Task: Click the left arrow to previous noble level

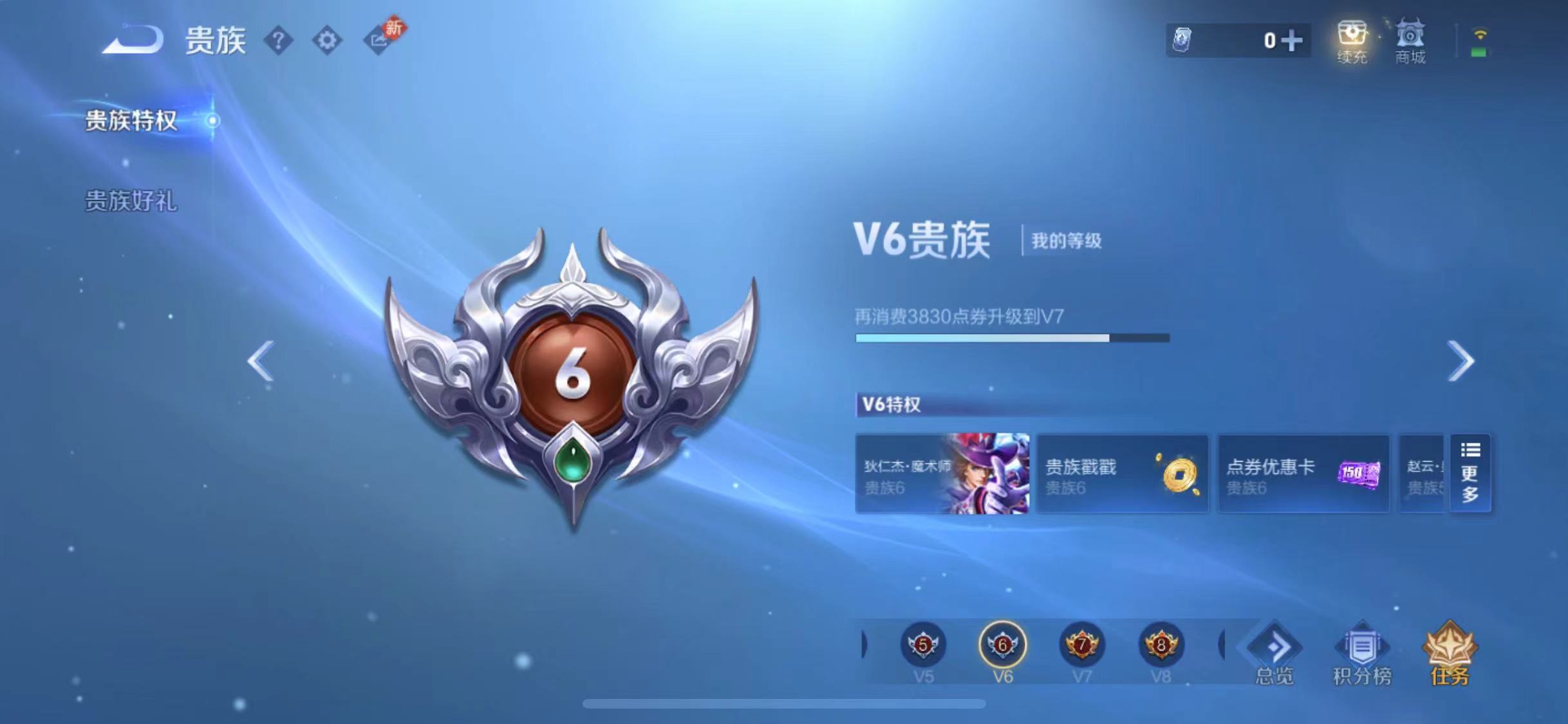Action: pyautogui.click(x=263, y=360)
